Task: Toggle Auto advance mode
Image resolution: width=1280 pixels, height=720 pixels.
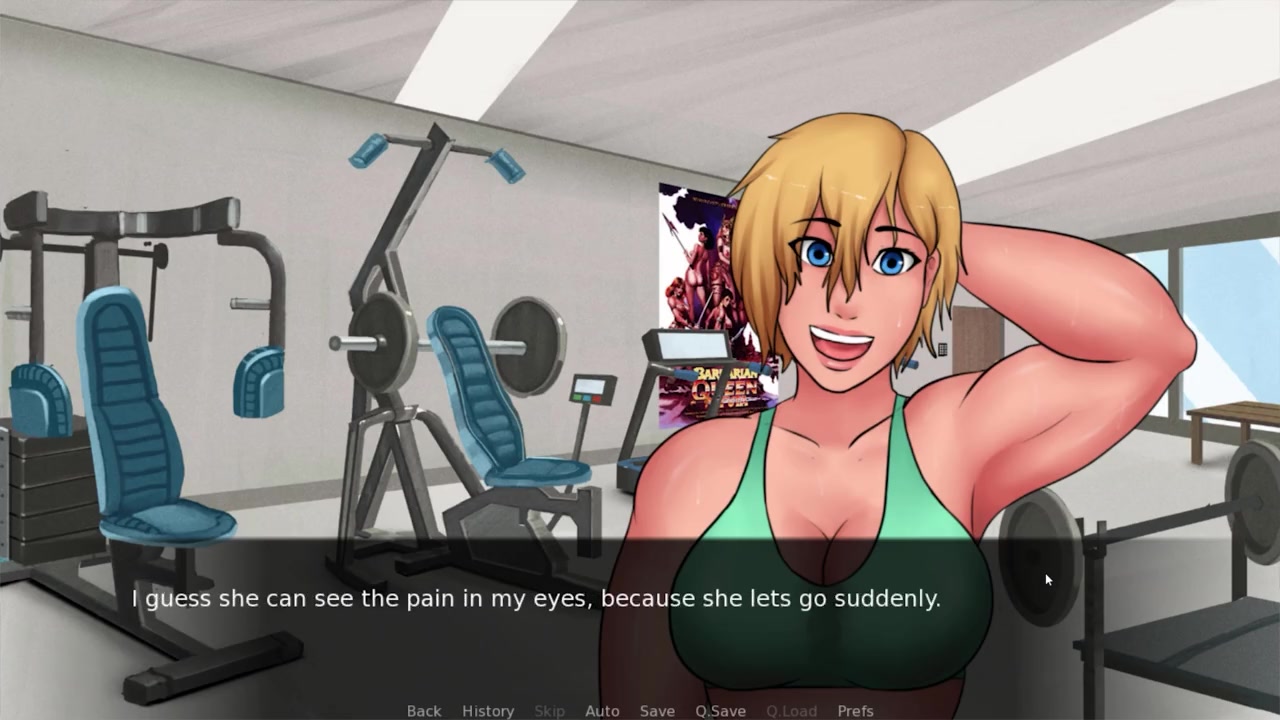Action: tap(602, 711)
